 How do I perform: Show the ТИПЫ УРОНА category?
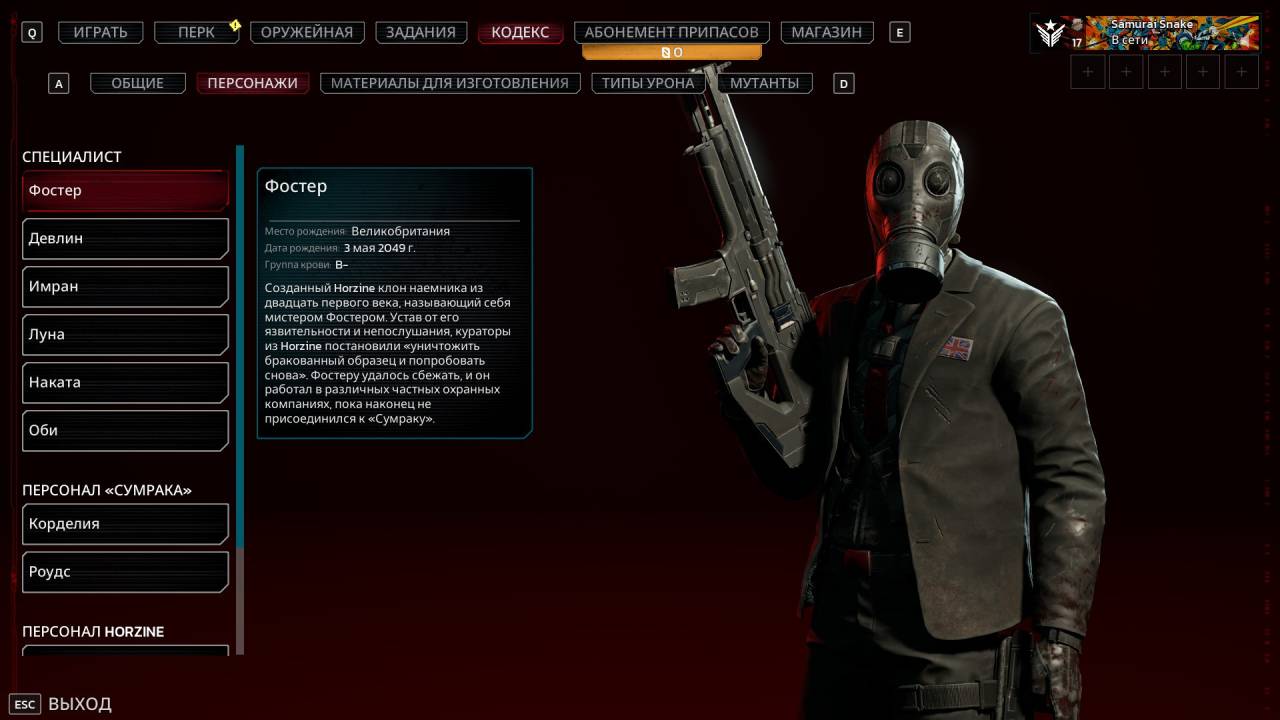(648, 83)
